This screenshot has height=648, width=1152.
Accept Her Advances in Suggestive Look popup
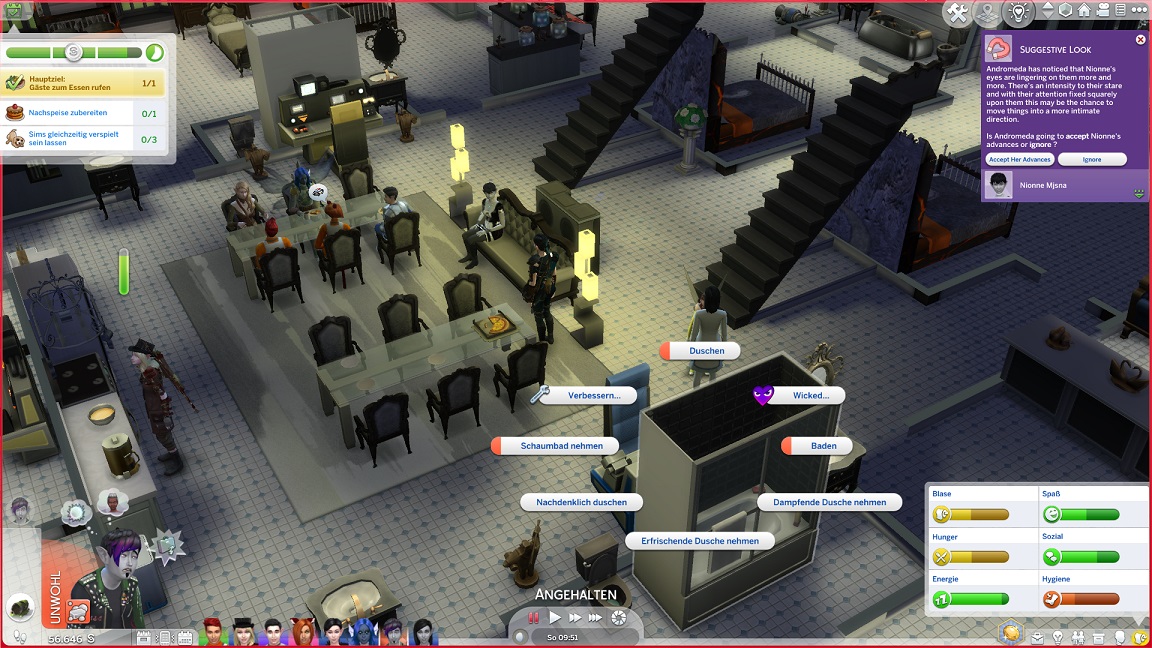click(x=1019, y=160)
